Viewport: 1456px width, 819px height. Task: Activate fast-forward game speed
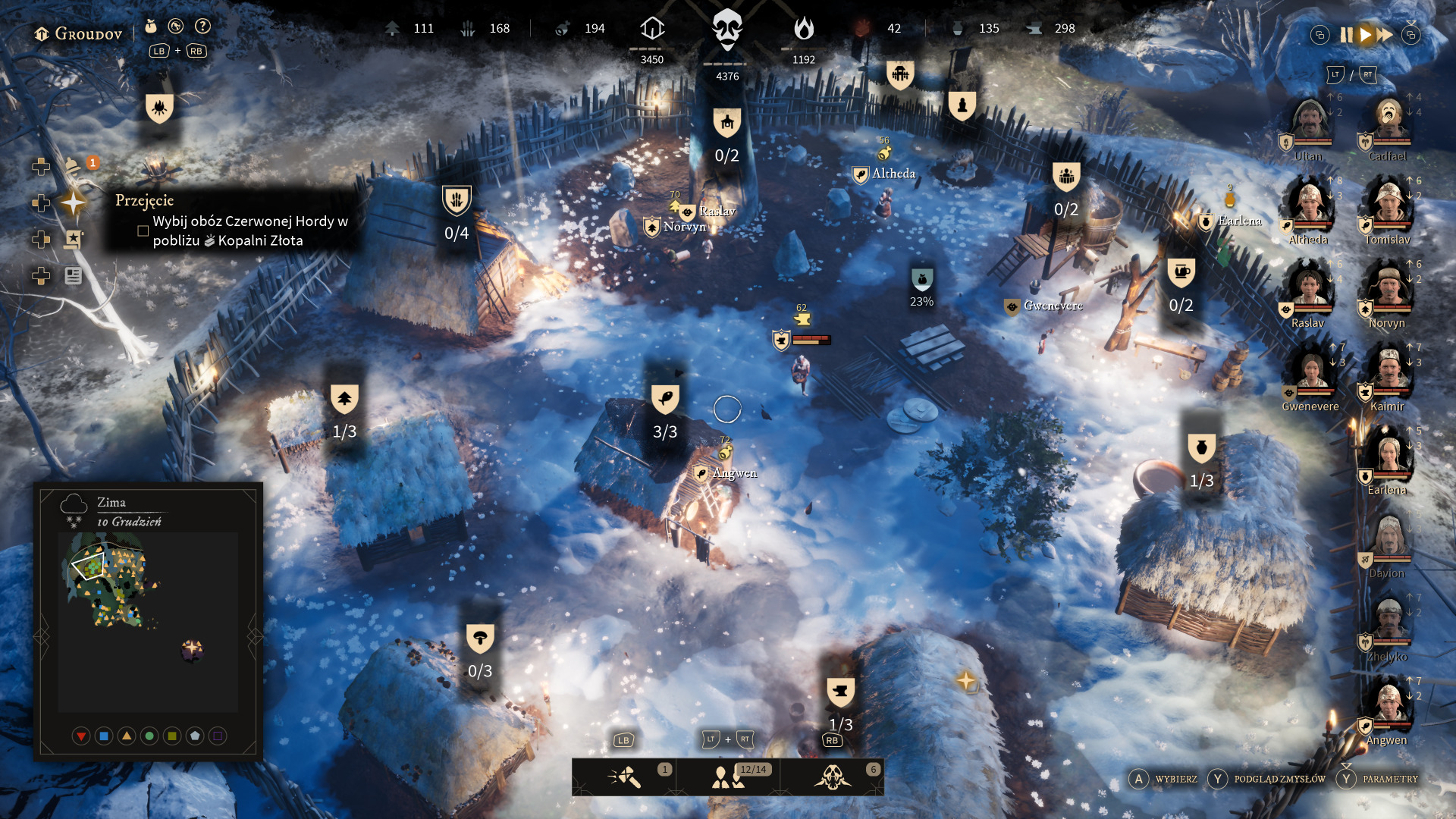pos(1385,35)
